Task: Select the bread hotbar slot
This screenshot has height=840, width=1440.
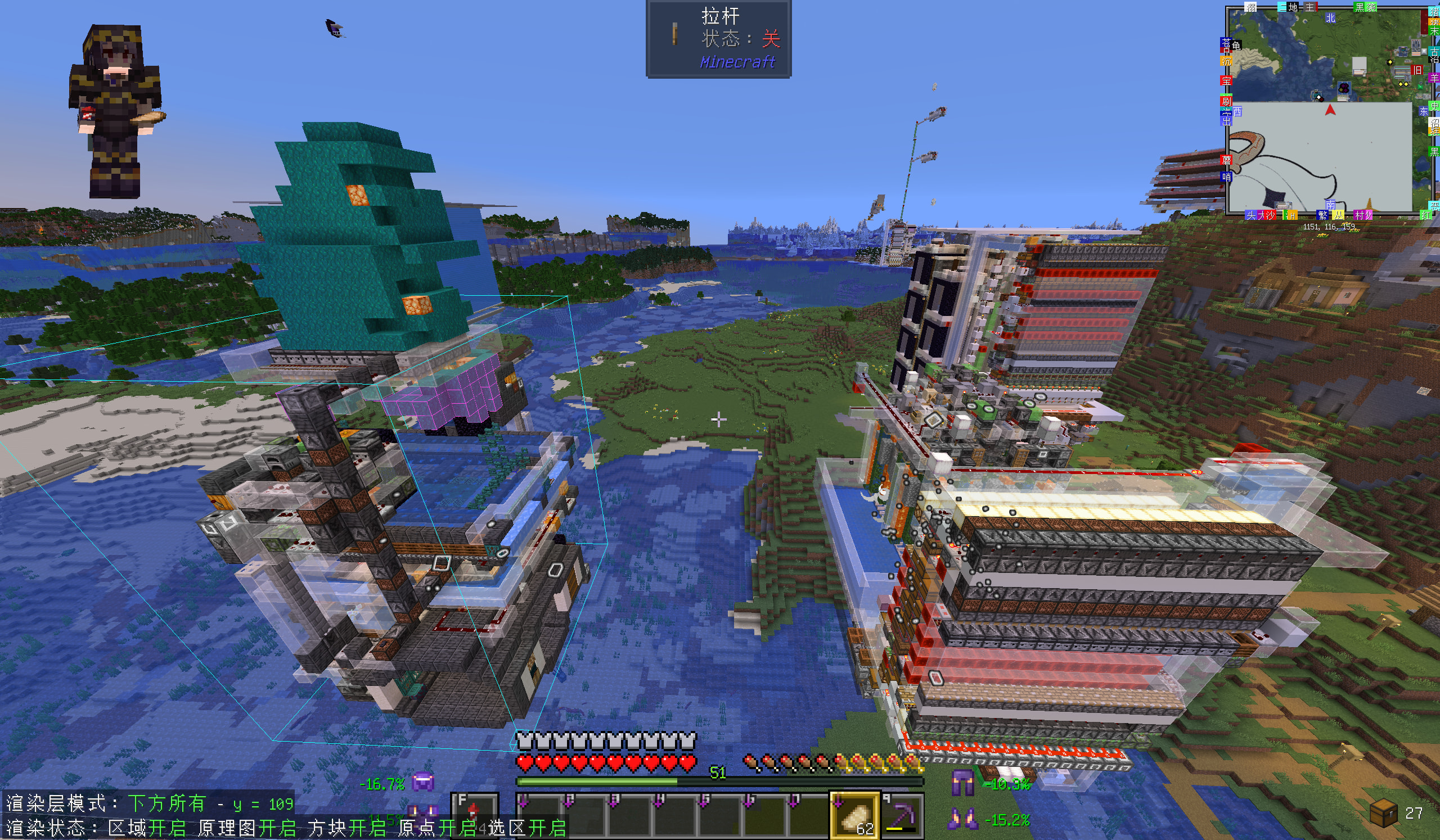Action: pyautogui.click(x=854, y=815)
